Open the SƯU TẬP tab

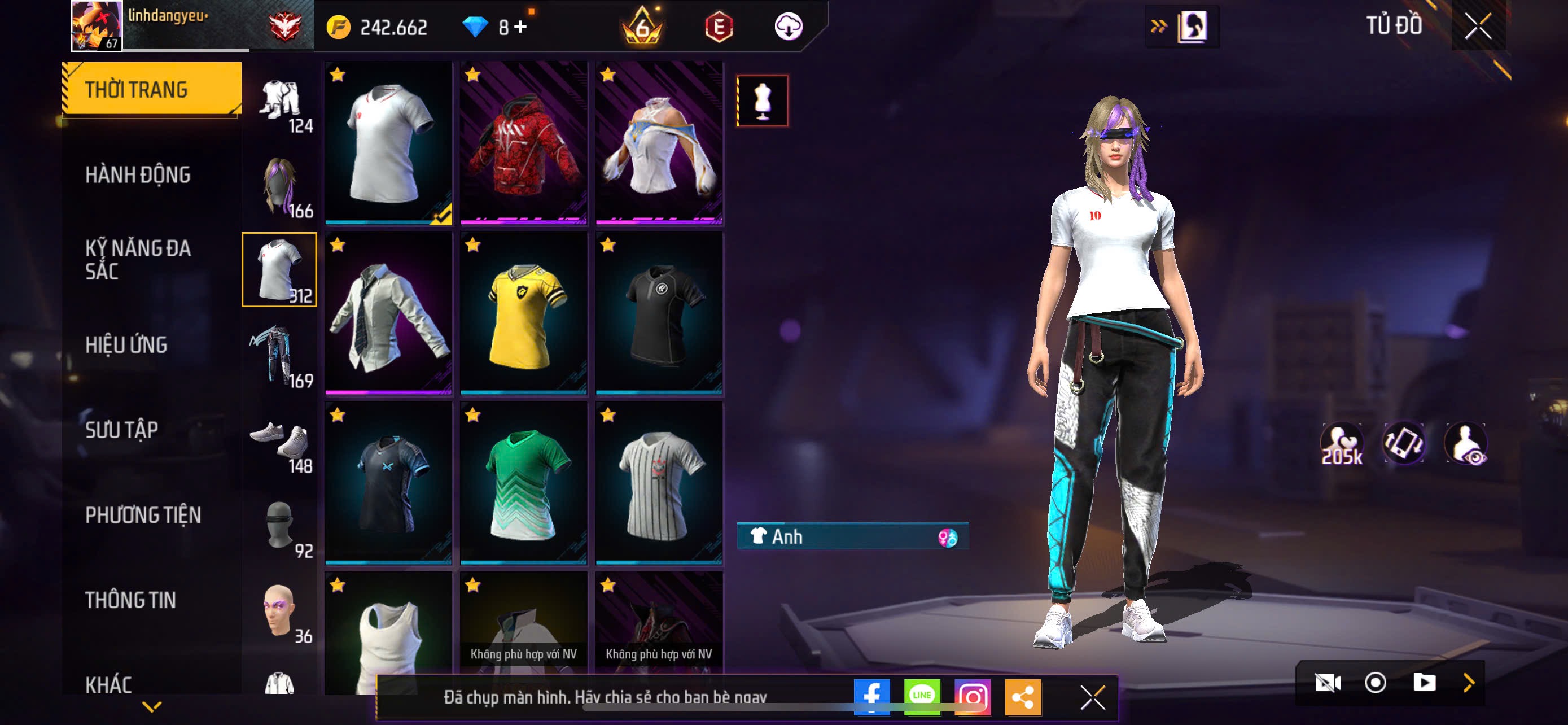click(x=122, y=430)
